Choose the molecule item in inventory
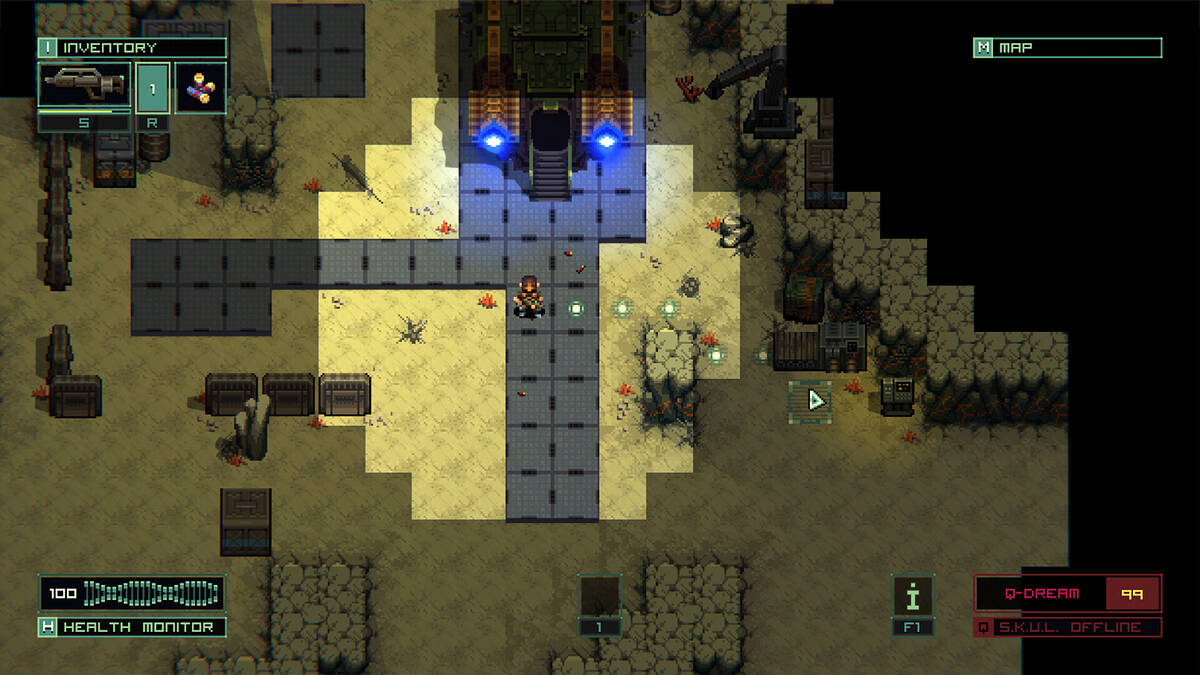Viewport: 1200px width, 675px height. (200, 87)
